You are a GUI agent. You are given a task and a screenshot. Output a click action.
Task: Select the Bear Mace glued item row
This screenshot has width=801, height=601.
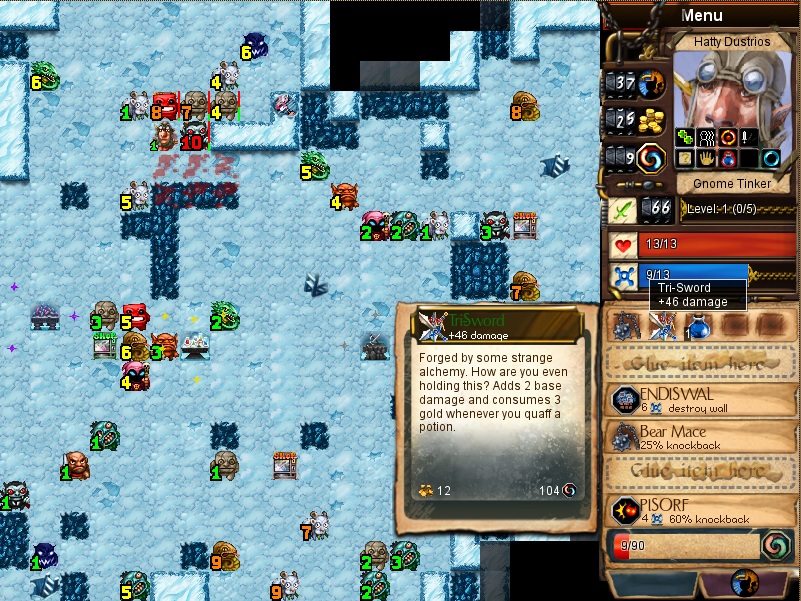pos(701,436)
